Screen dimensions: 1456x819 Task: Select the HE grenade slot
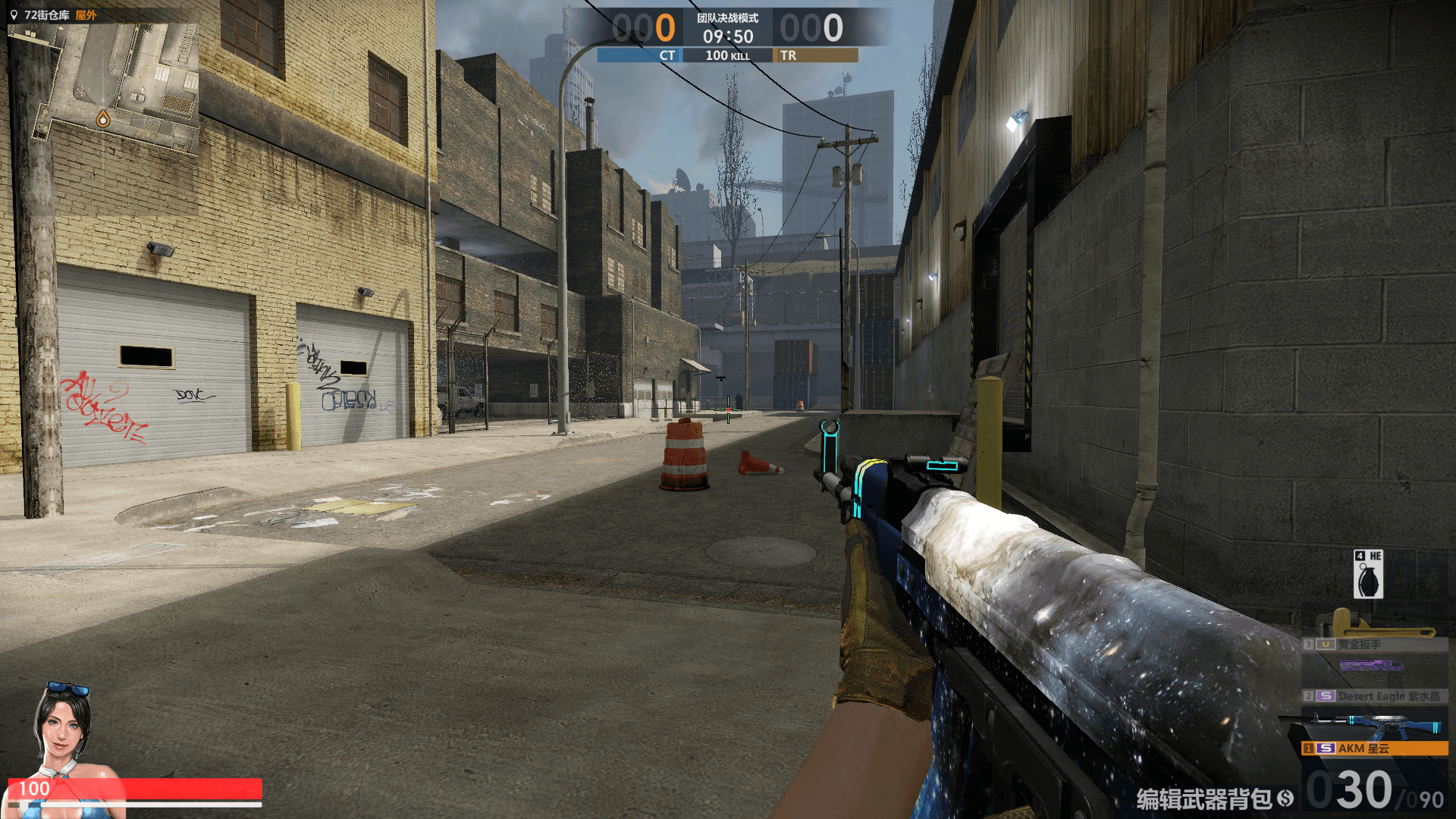pyautogui.click(x=1368, y=575)
